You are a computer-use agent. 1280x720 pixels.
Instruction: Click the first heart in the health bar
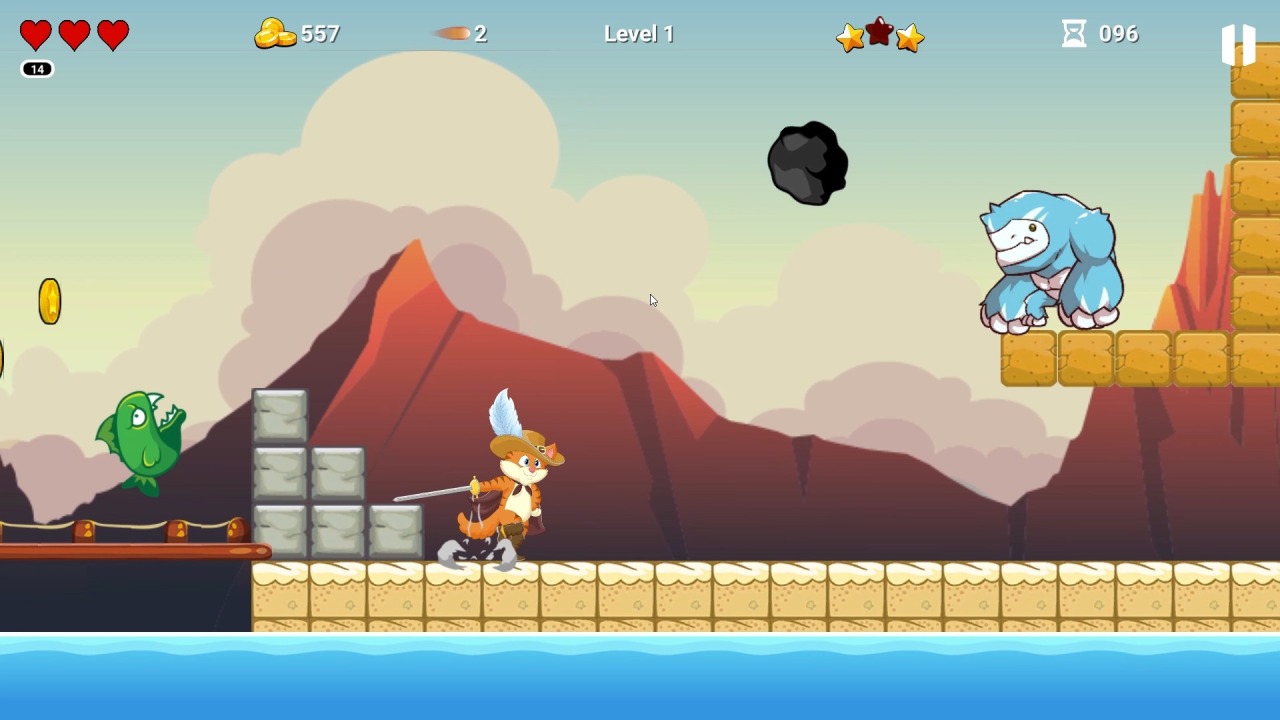pos(35,35)
